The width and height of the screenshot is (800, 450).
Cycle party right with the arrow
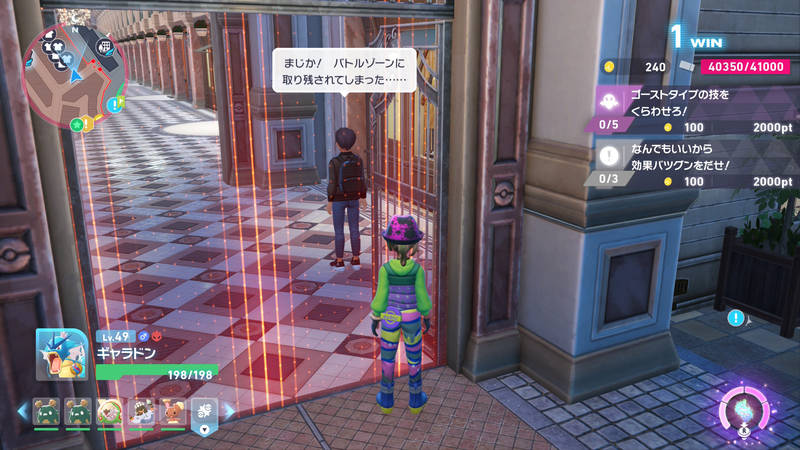pos(227,411)
